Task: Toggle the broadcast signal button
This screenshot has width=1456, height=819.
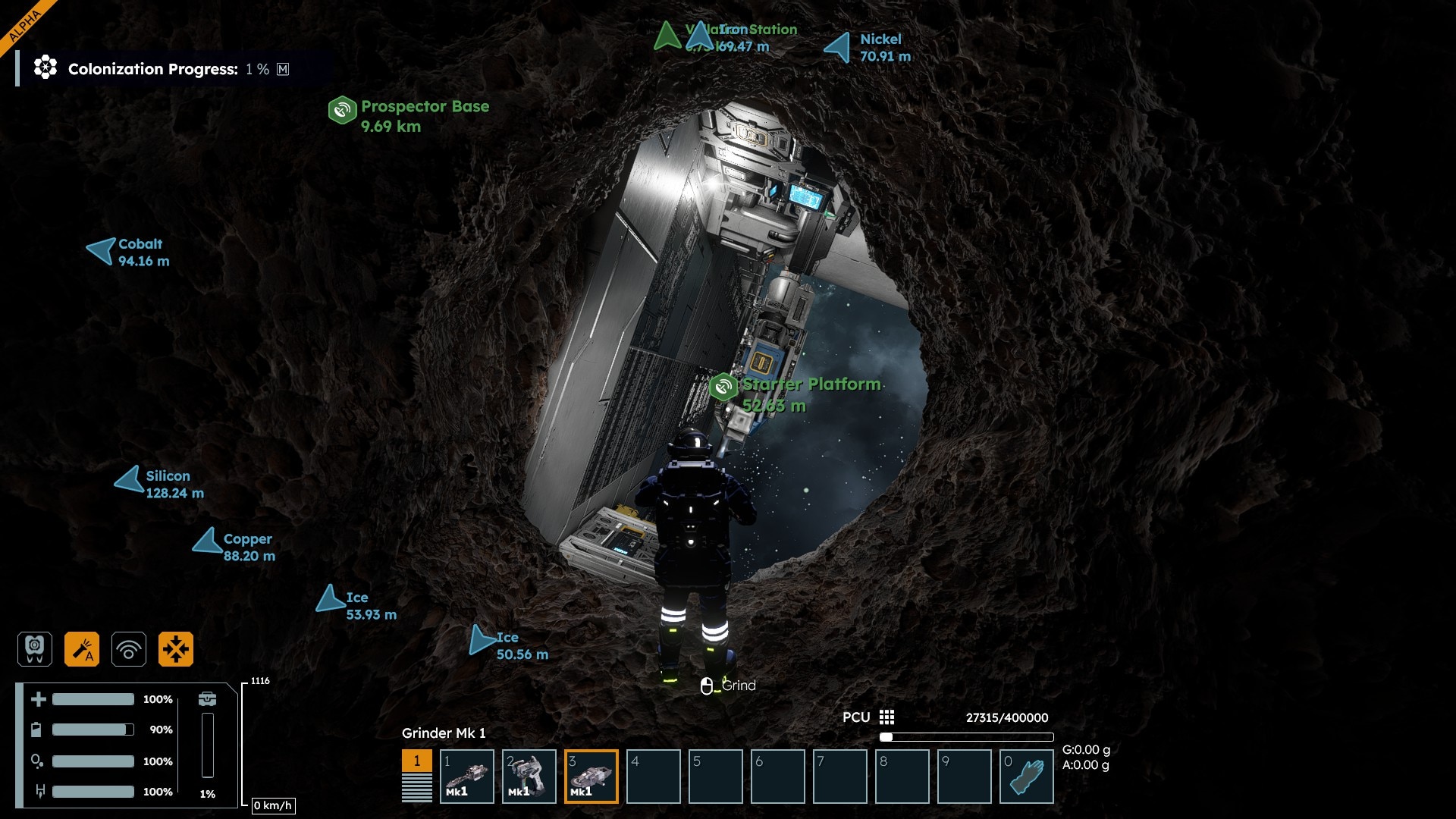Action: (128, 648)
